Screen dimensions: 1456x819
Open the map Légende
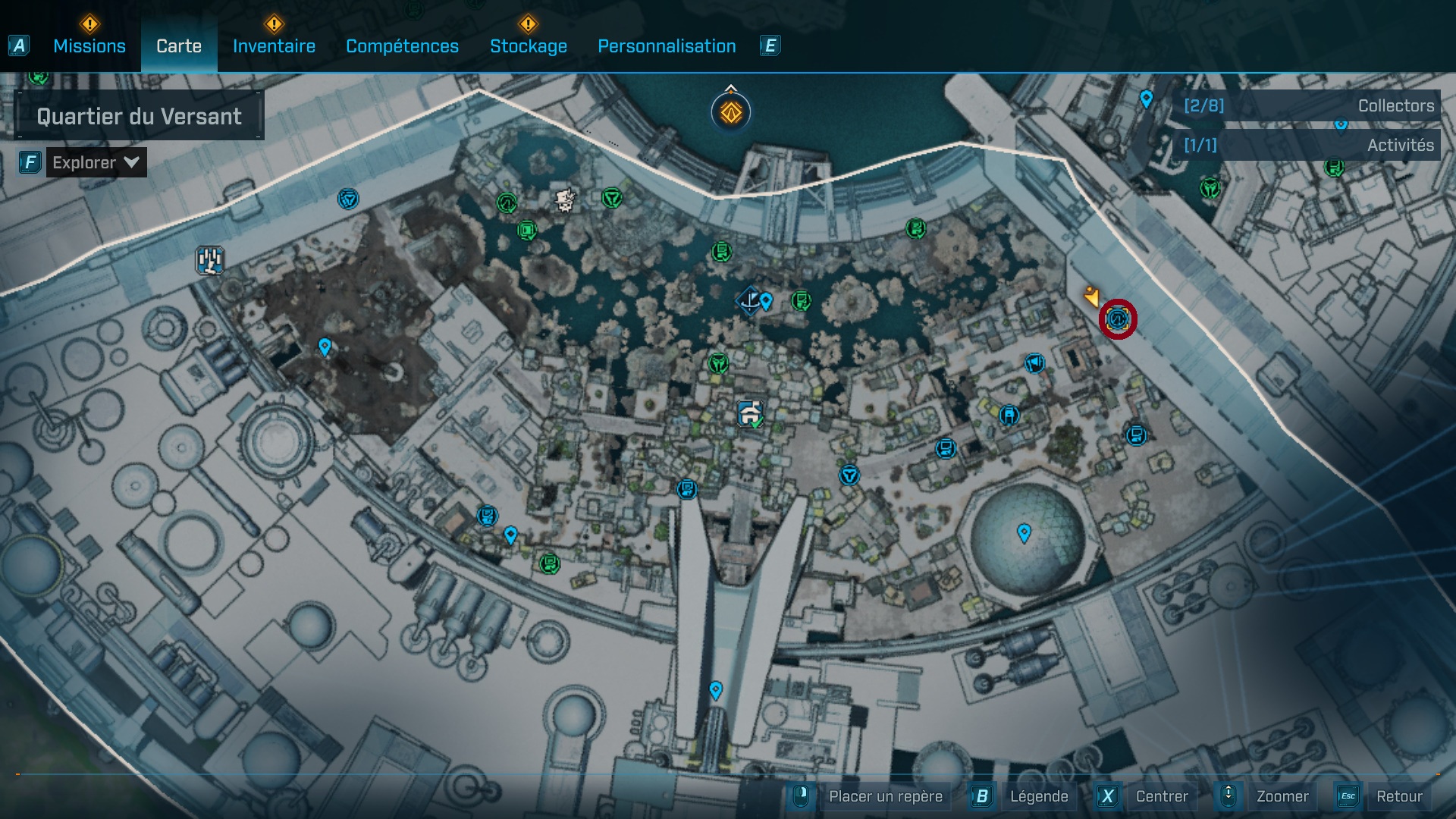pyautogui.click(x=1038, y=796)
